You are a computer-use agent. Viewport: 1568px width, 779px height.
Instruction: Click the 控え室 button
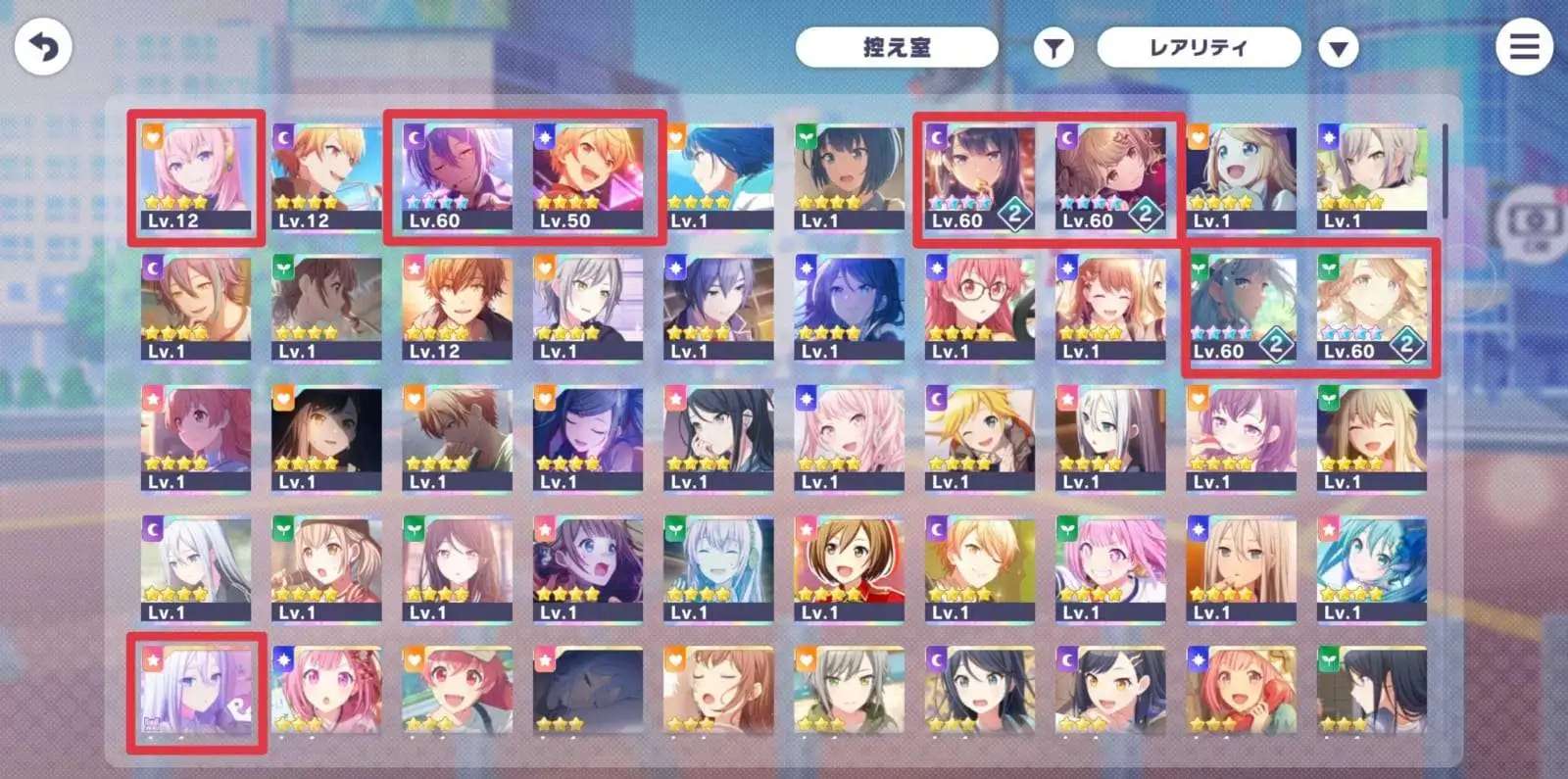point(898,46)
